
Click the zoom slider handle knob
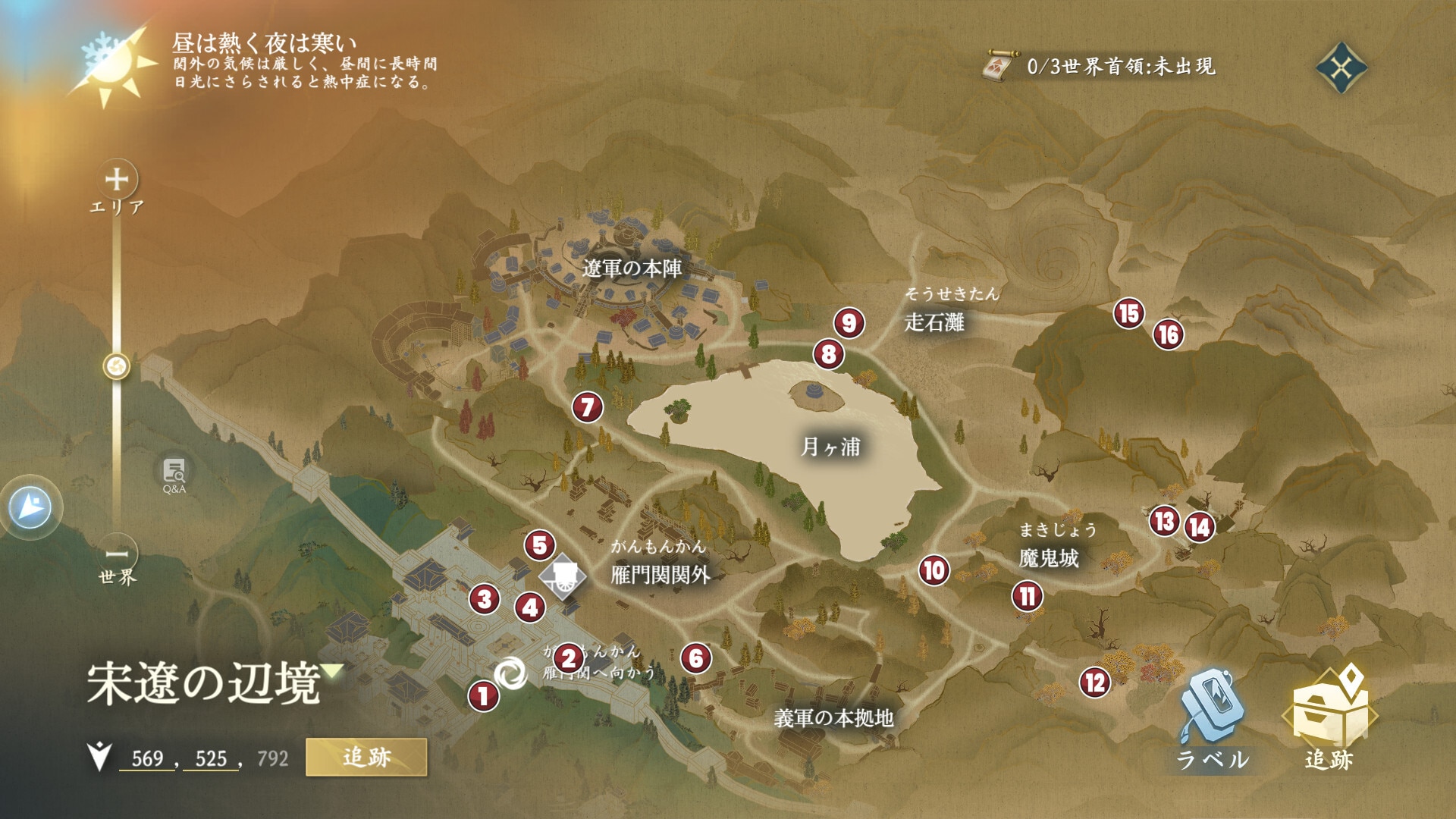pos(117,367)
